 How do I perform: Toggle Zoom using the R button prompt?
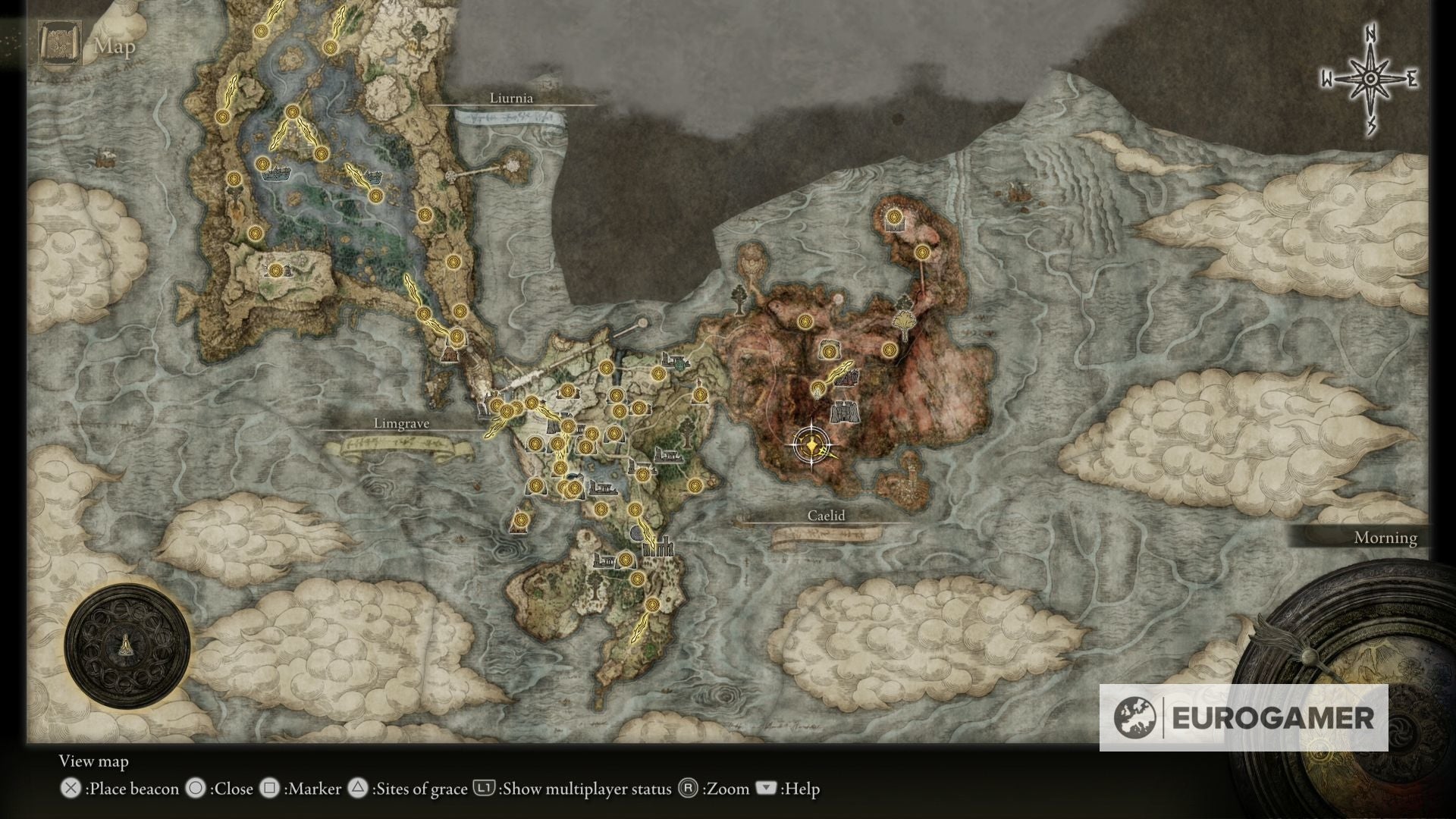688,789
